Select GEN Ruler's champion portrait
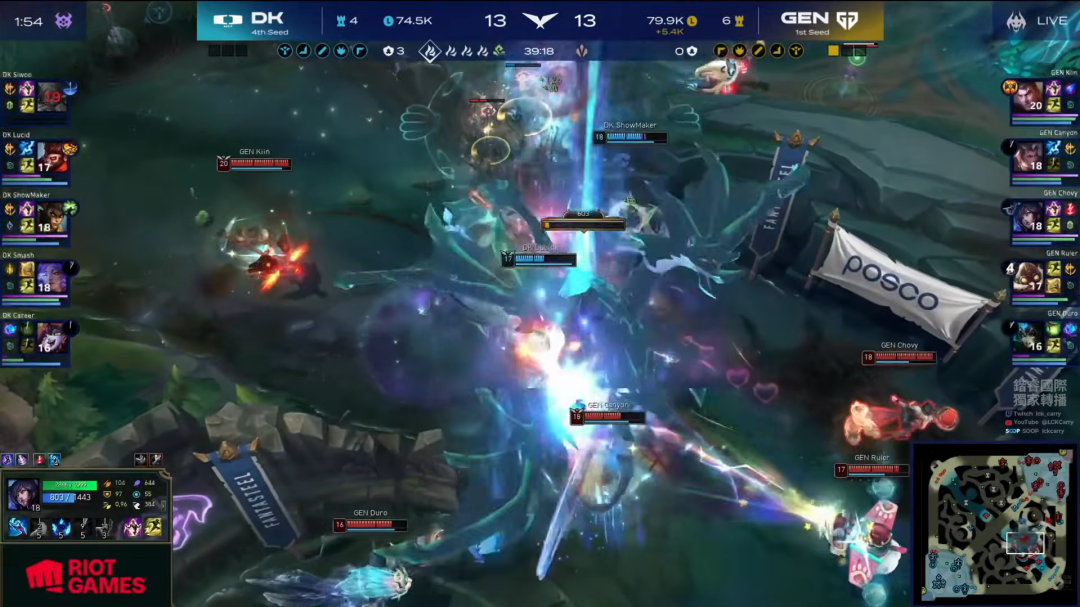 click(x=1028, y=277)
